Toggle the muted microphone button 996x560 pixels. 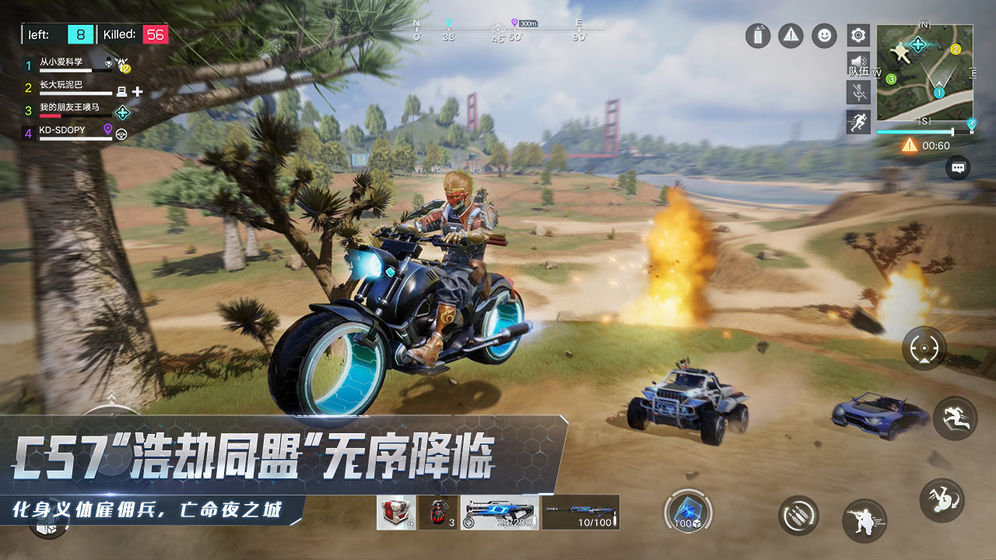click(x=858, y=92)
